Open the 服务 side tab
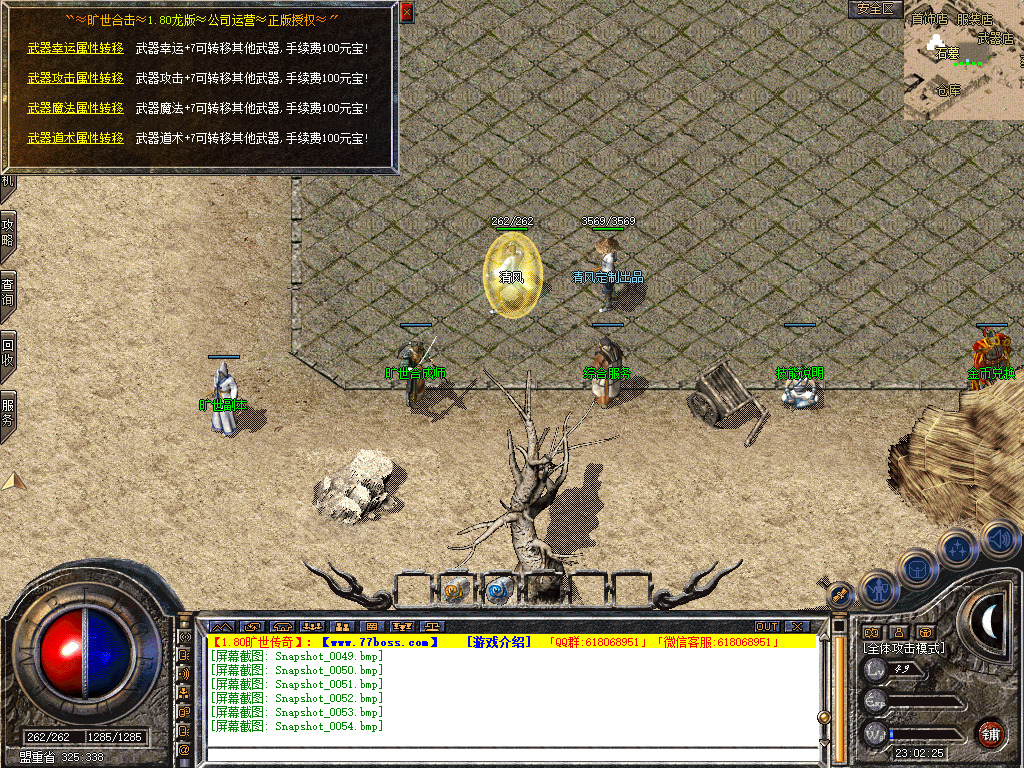Screen dimensions: 1024x768 point(8,413)
